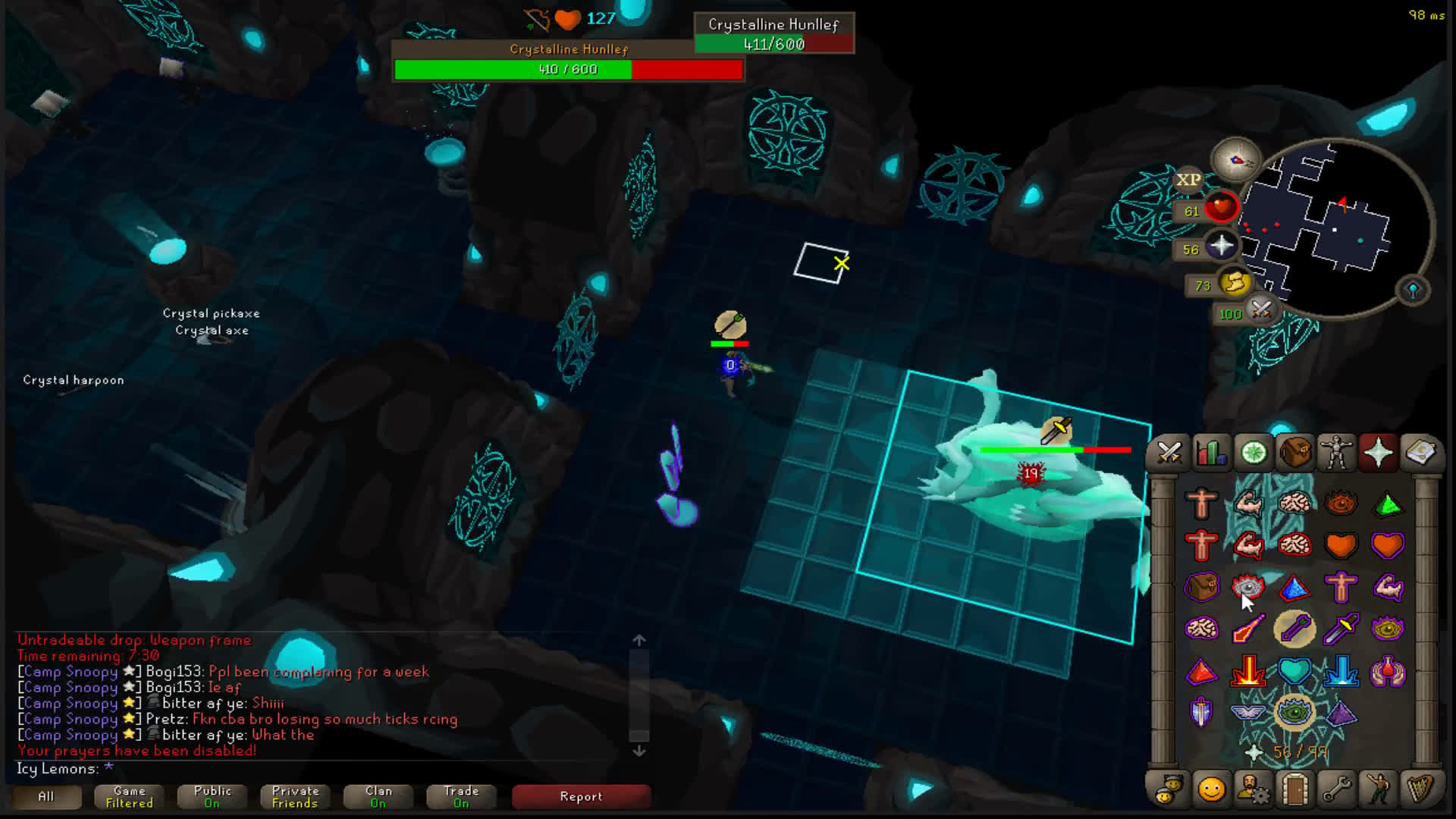Activate the Protect from Melee sword prayer

1341,629
